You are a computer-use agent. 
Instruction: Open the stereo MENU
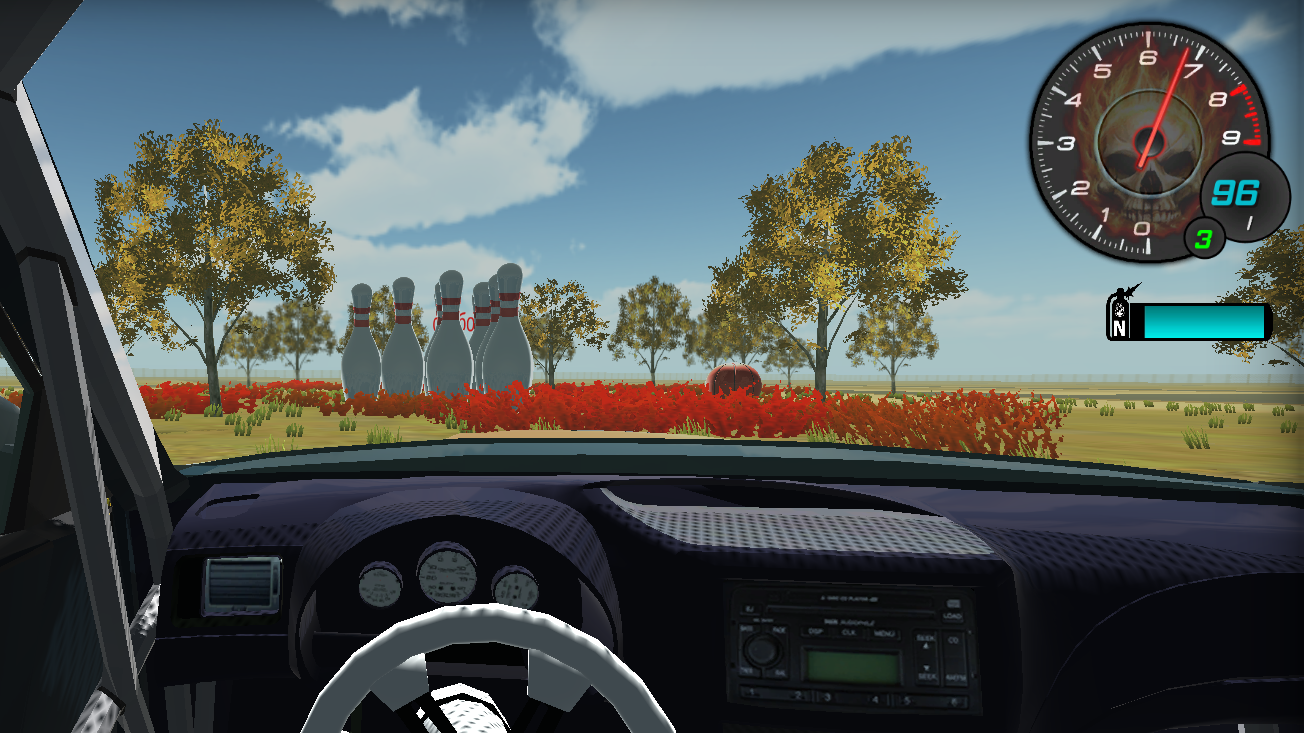point(883,633)
